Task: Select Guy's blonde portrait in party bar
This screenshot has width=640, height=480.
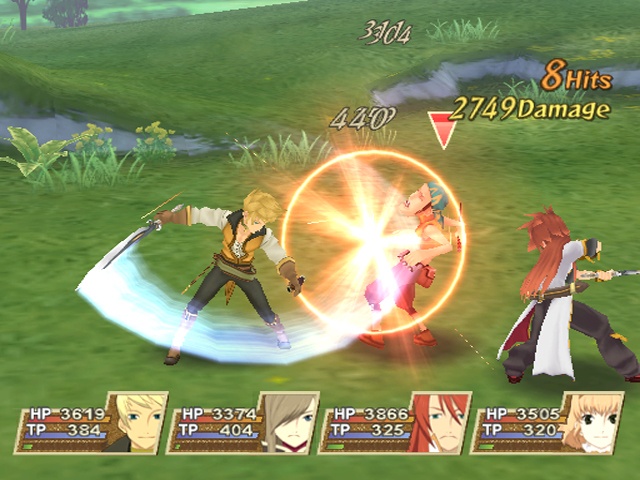Action: (135, 423)
